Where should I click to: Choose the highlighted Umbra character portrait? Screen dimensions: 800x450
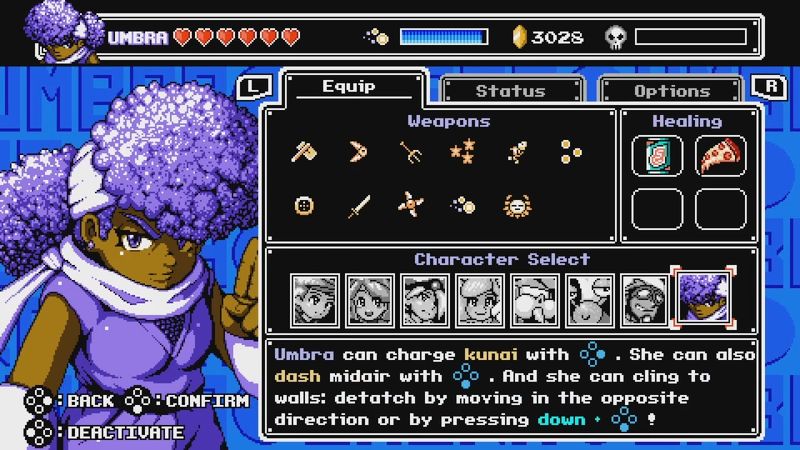click(703, 297)
